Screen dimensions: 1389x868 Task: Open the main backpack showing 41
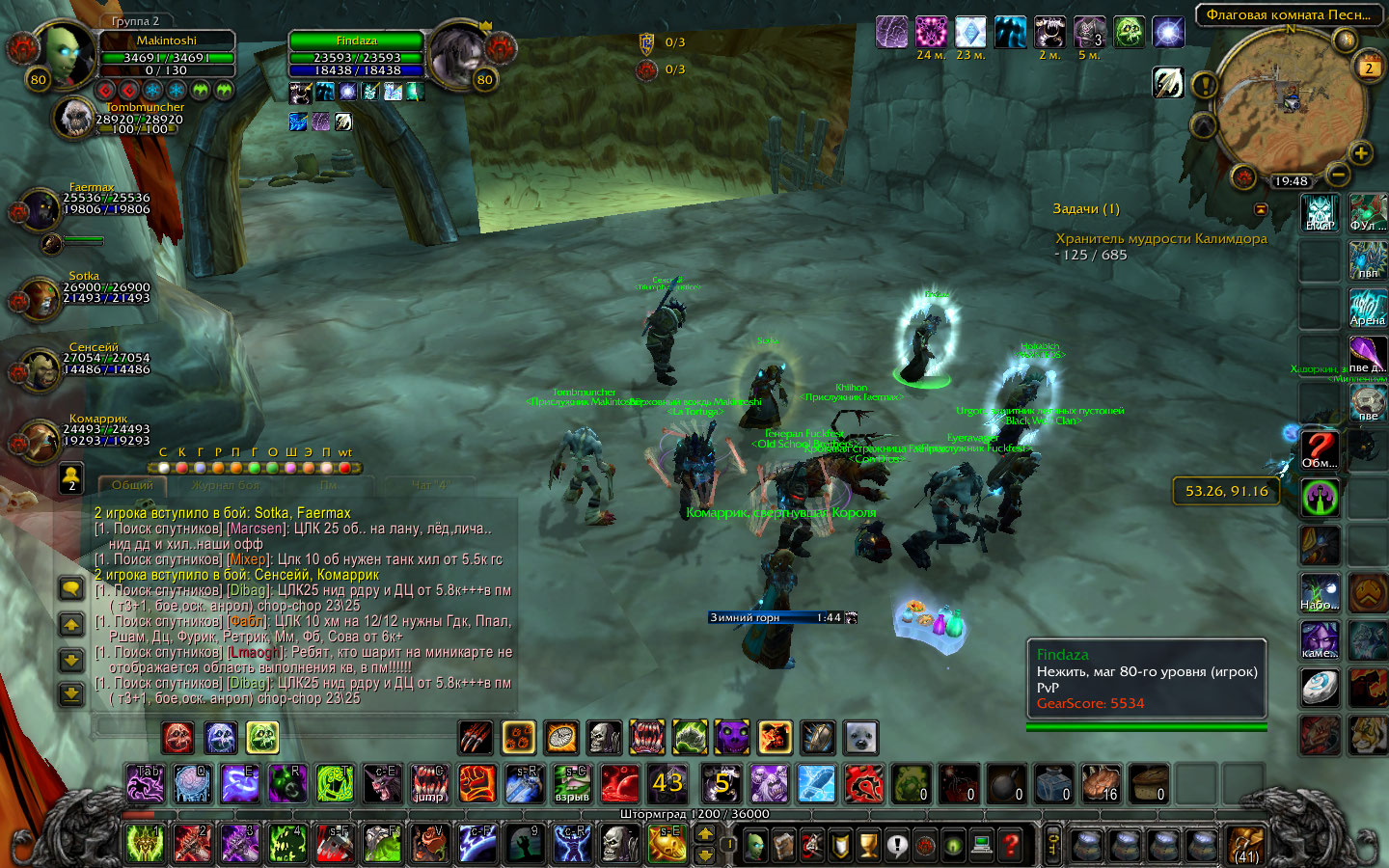click(x=1246, y=844)
